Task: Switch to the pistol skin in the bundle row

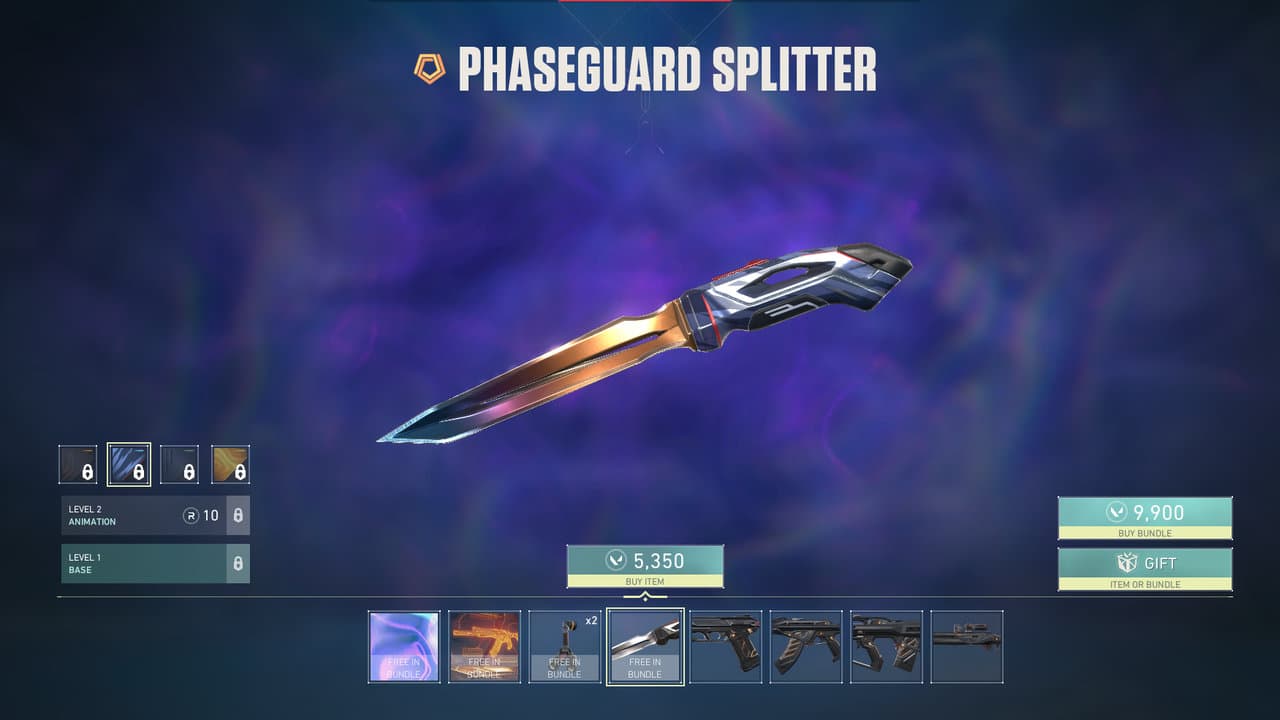Action: [724, 649]
